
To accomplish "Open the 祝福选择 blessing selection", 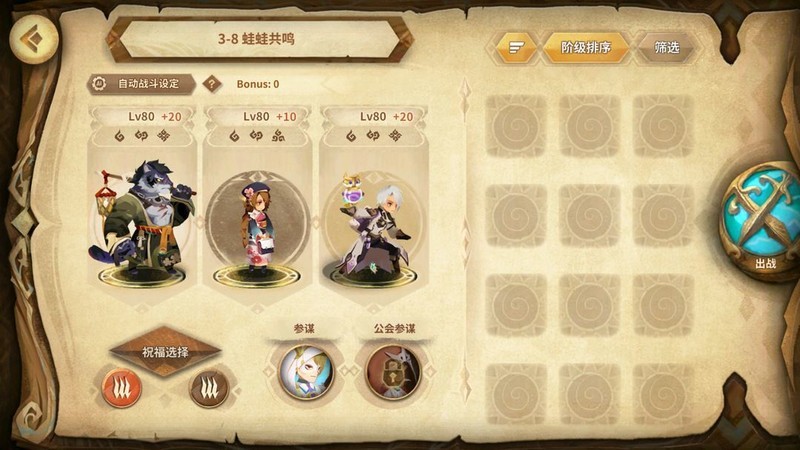I will (x=165, y=352).
